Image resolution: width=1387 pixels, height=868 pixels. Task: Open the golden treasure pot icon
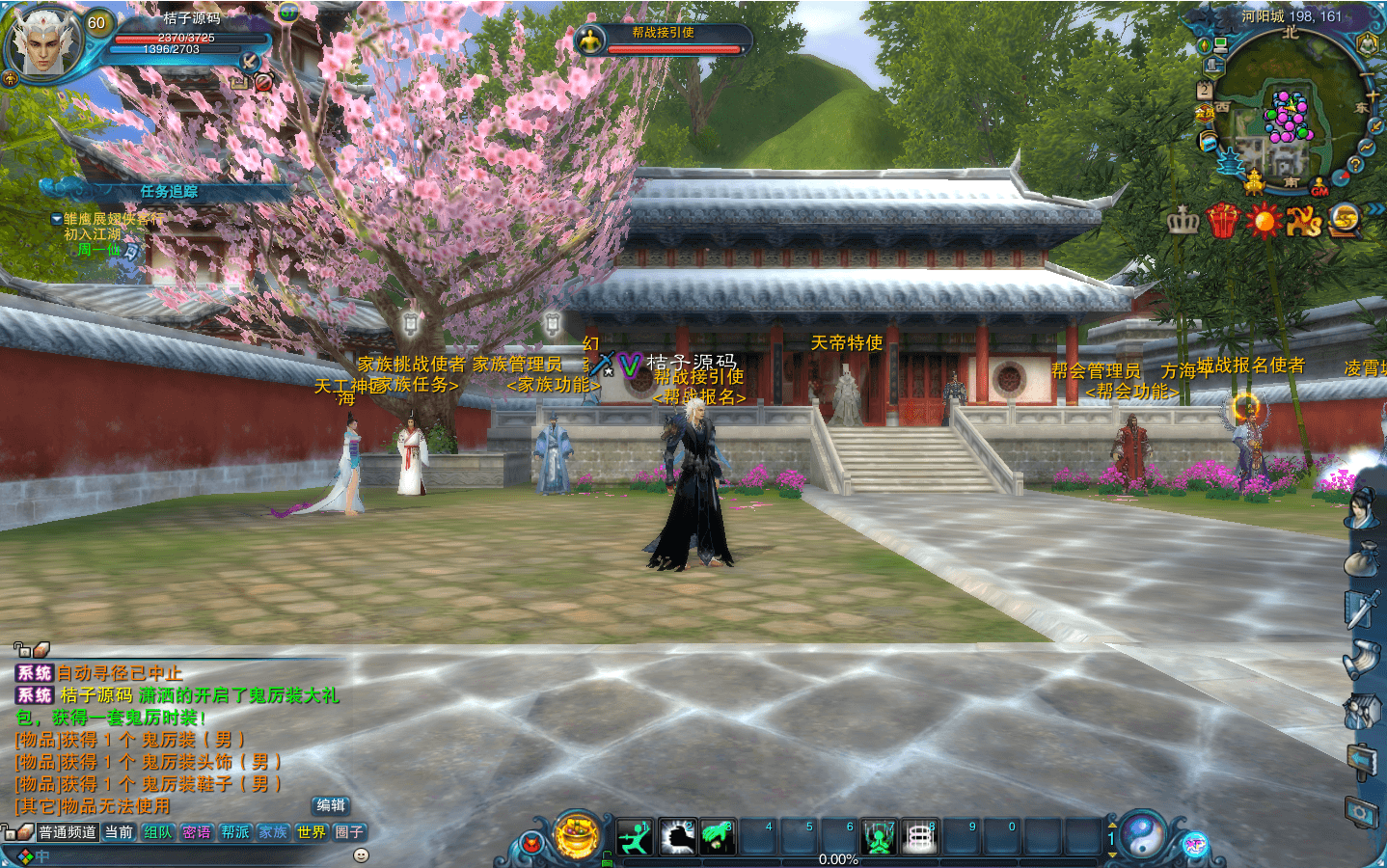pos(578,835)
